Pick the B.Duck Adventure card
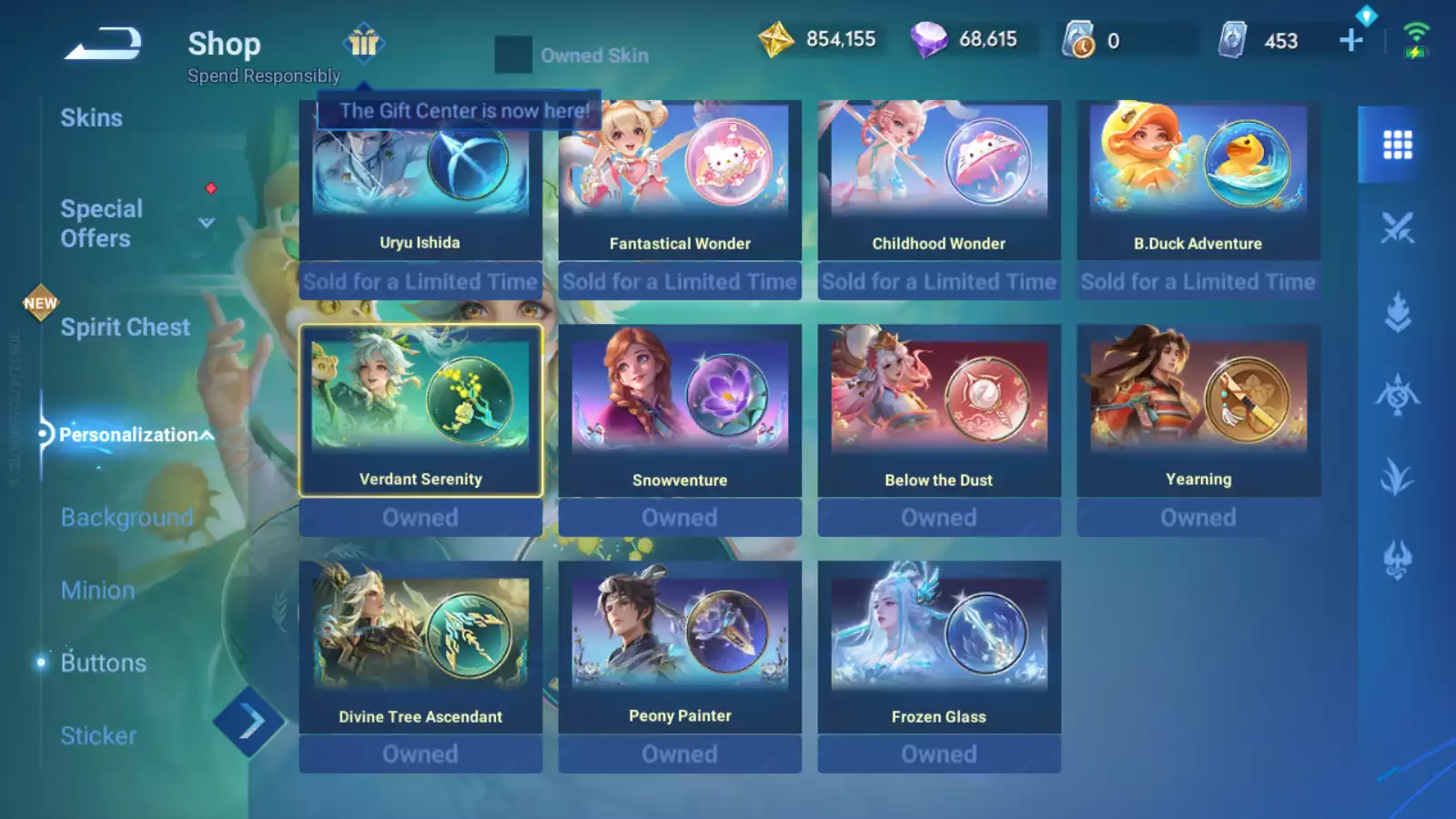1456x819 pixels. [1198, 182]
